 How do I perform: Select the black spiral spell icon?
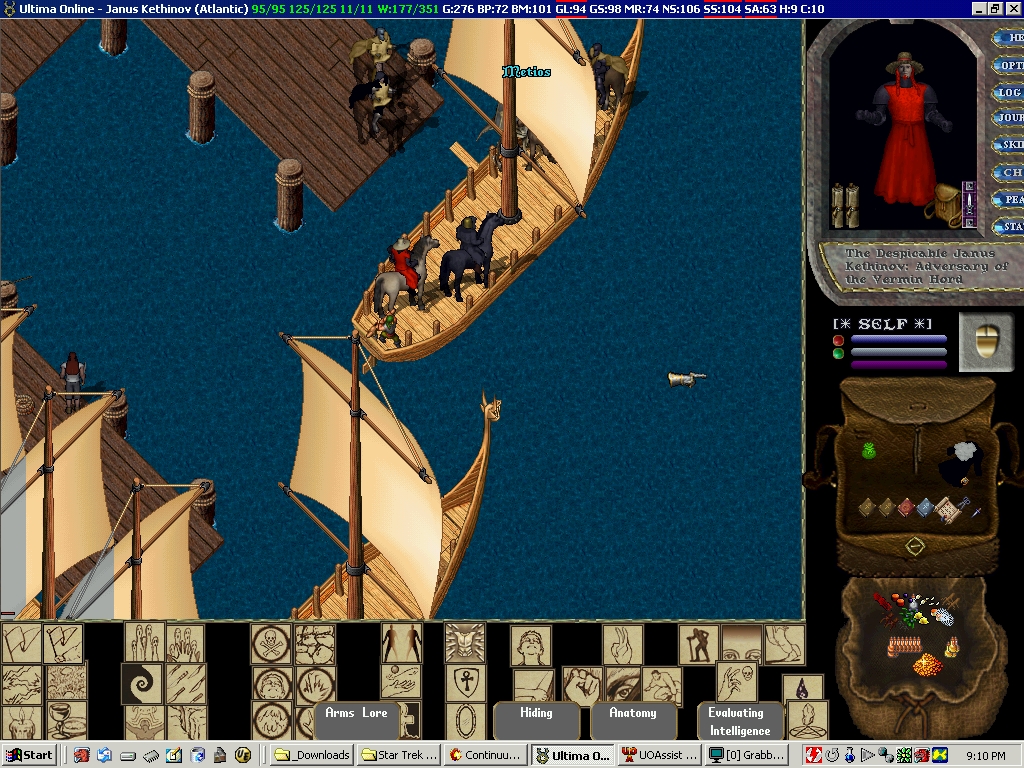pyautogui.click(x=141, y=684)
